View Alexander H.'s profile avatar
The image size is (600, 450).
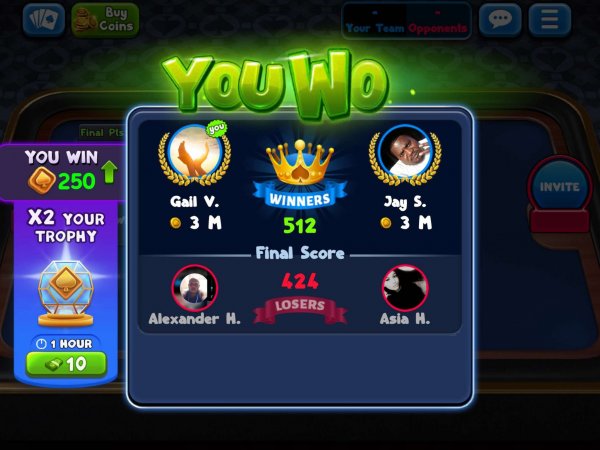tap(194, 288)
